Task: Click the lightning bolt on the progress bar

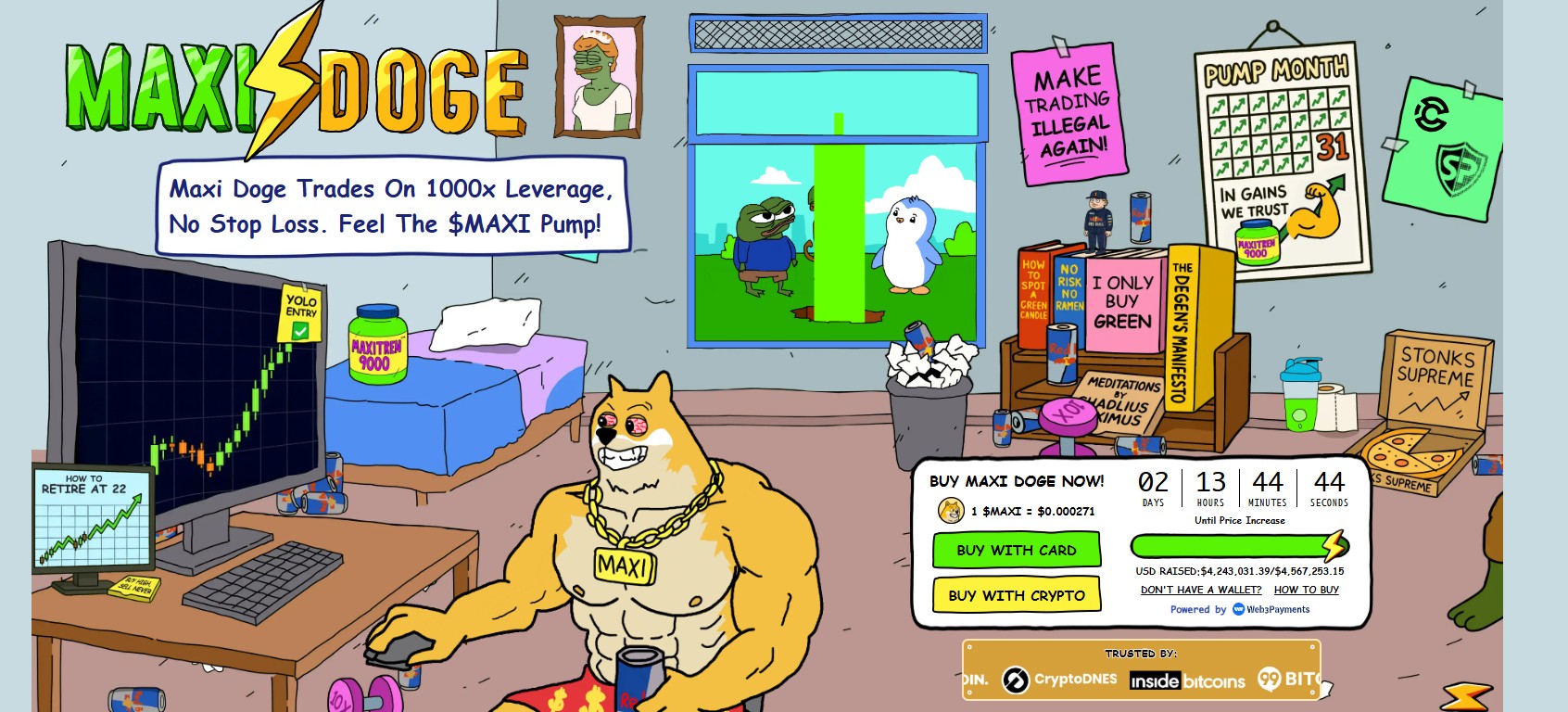Action: 1334,545
